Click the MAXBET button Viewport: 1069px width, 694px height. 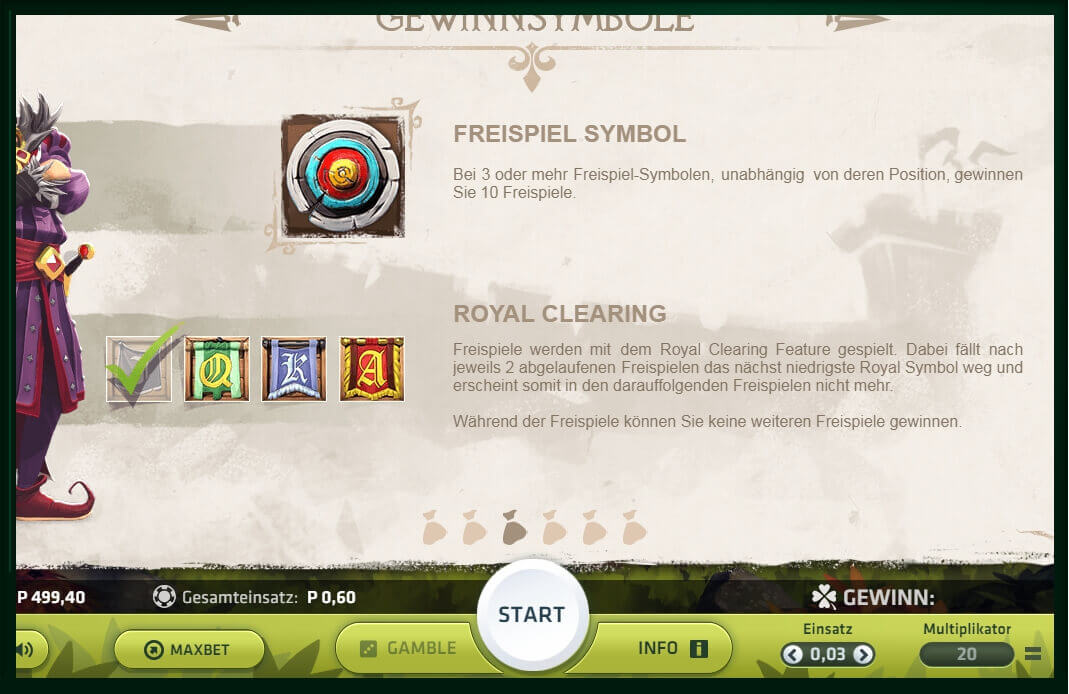tap(189, 650)
